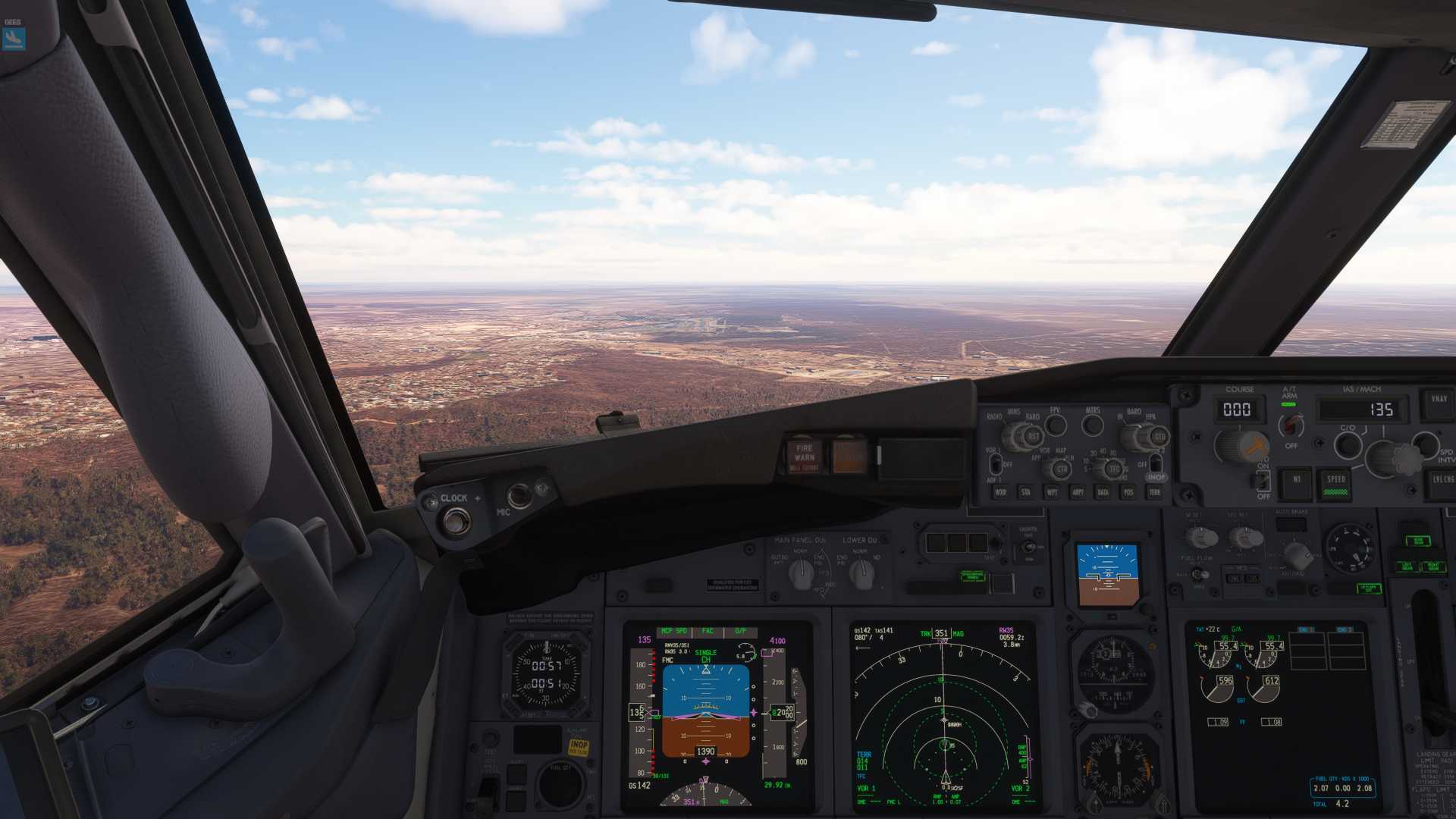
Task: Toggle the STA stations display button
Action: click(1026, 492)
